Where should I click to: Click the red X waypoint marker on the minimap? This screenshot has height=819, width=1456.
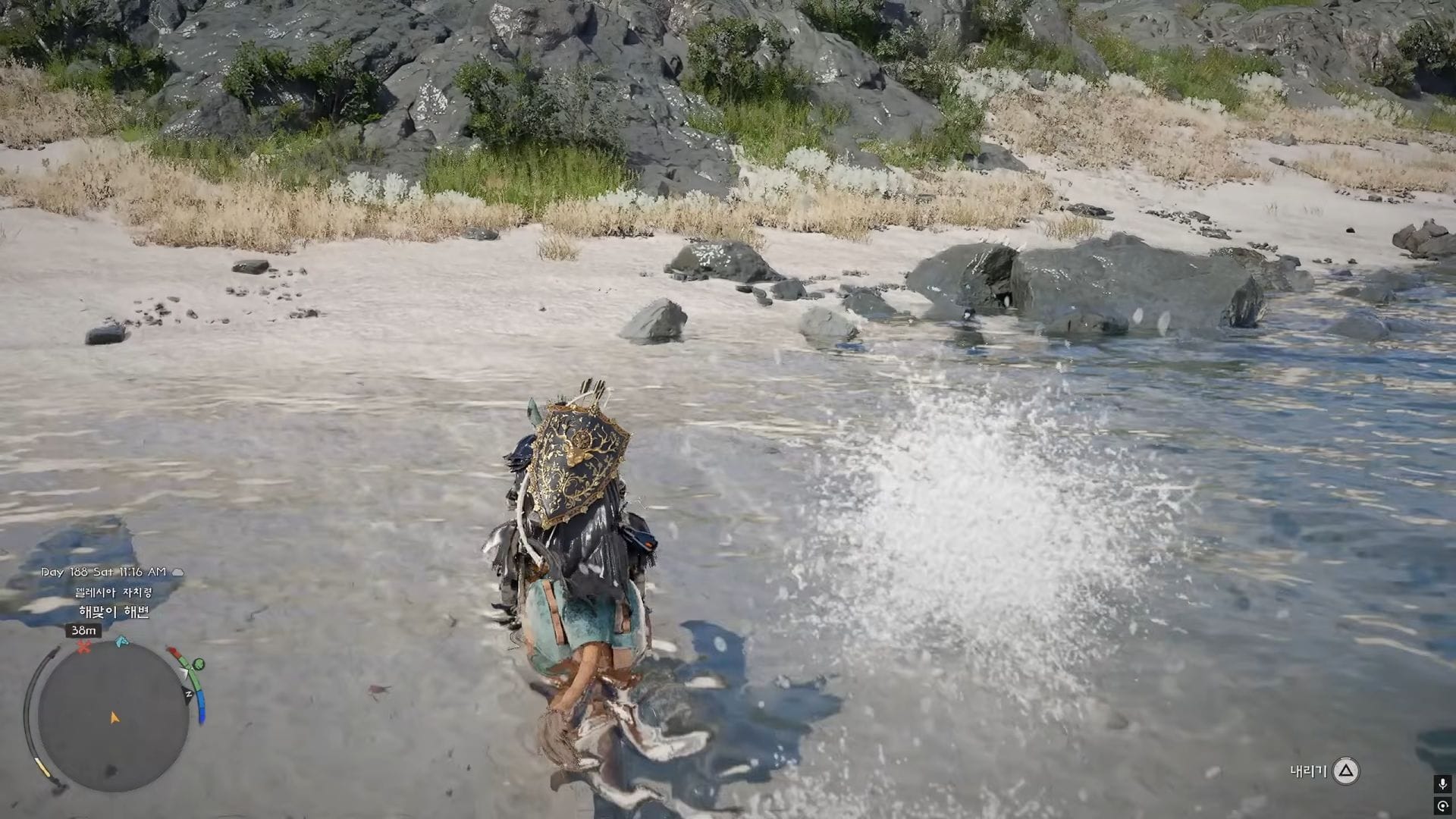click(x=83, y=646)
